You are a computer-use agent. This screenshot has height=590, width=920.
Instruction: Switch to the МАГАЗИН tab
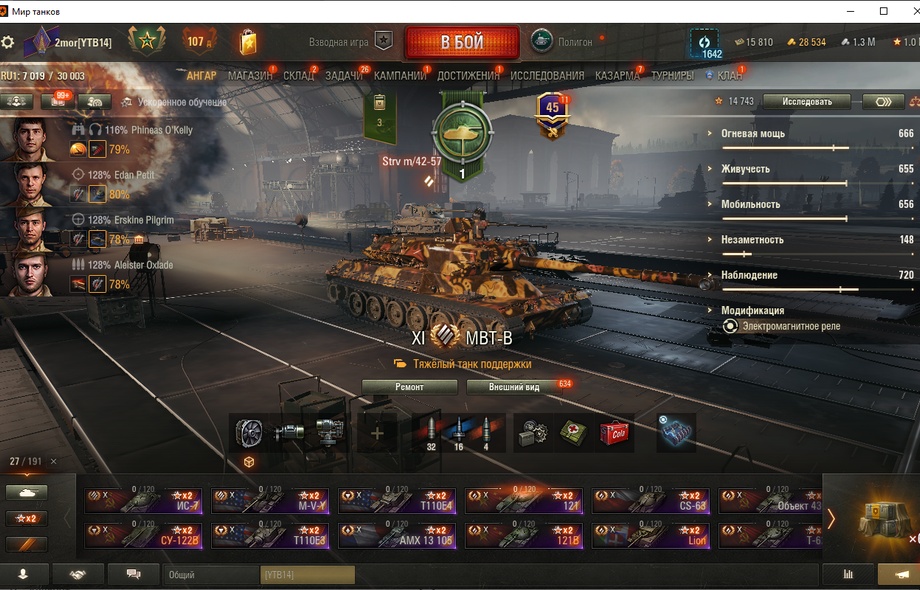coord(249,75)
